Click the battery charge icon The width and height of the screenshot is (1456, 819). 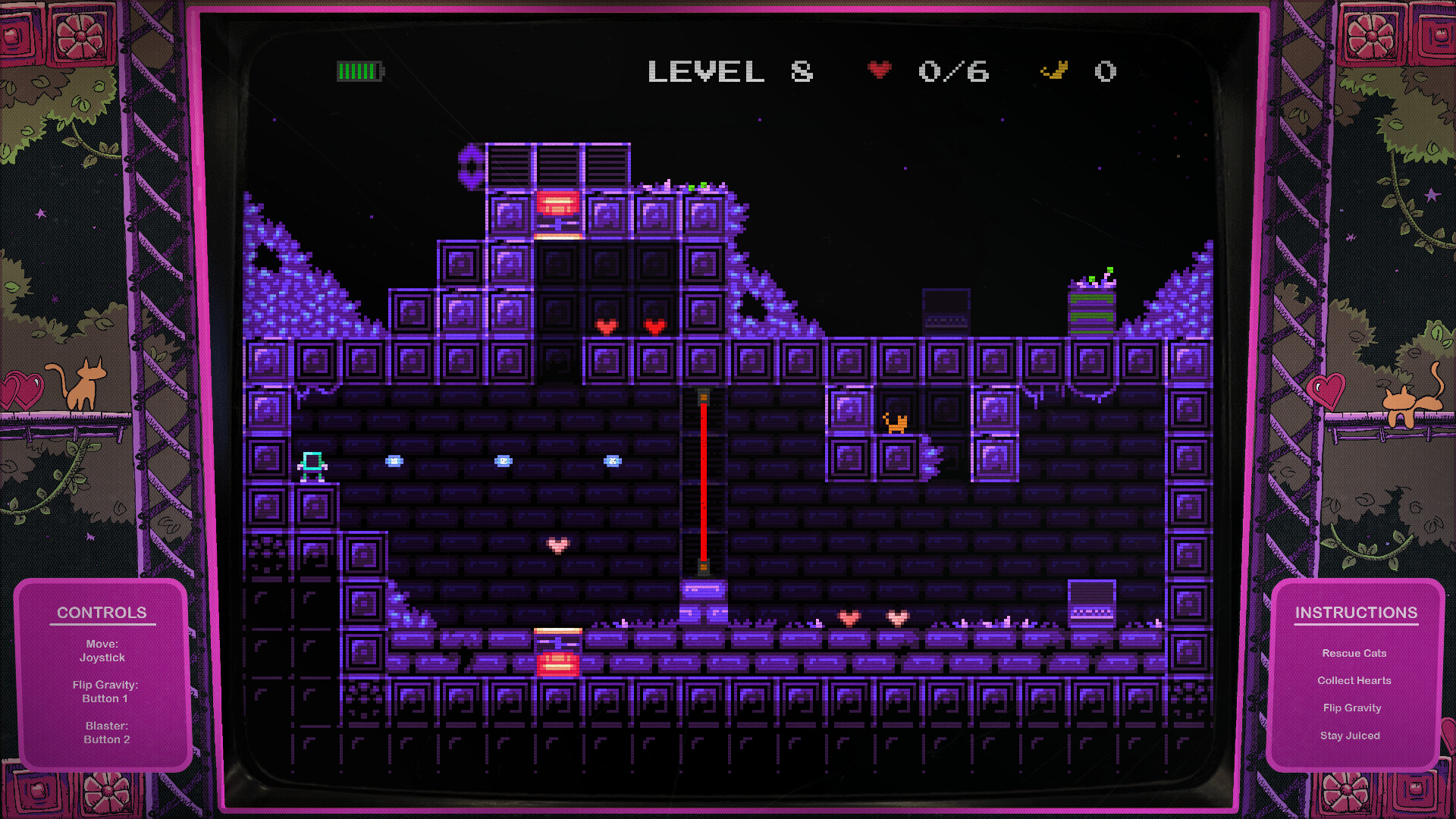point(359,72)
